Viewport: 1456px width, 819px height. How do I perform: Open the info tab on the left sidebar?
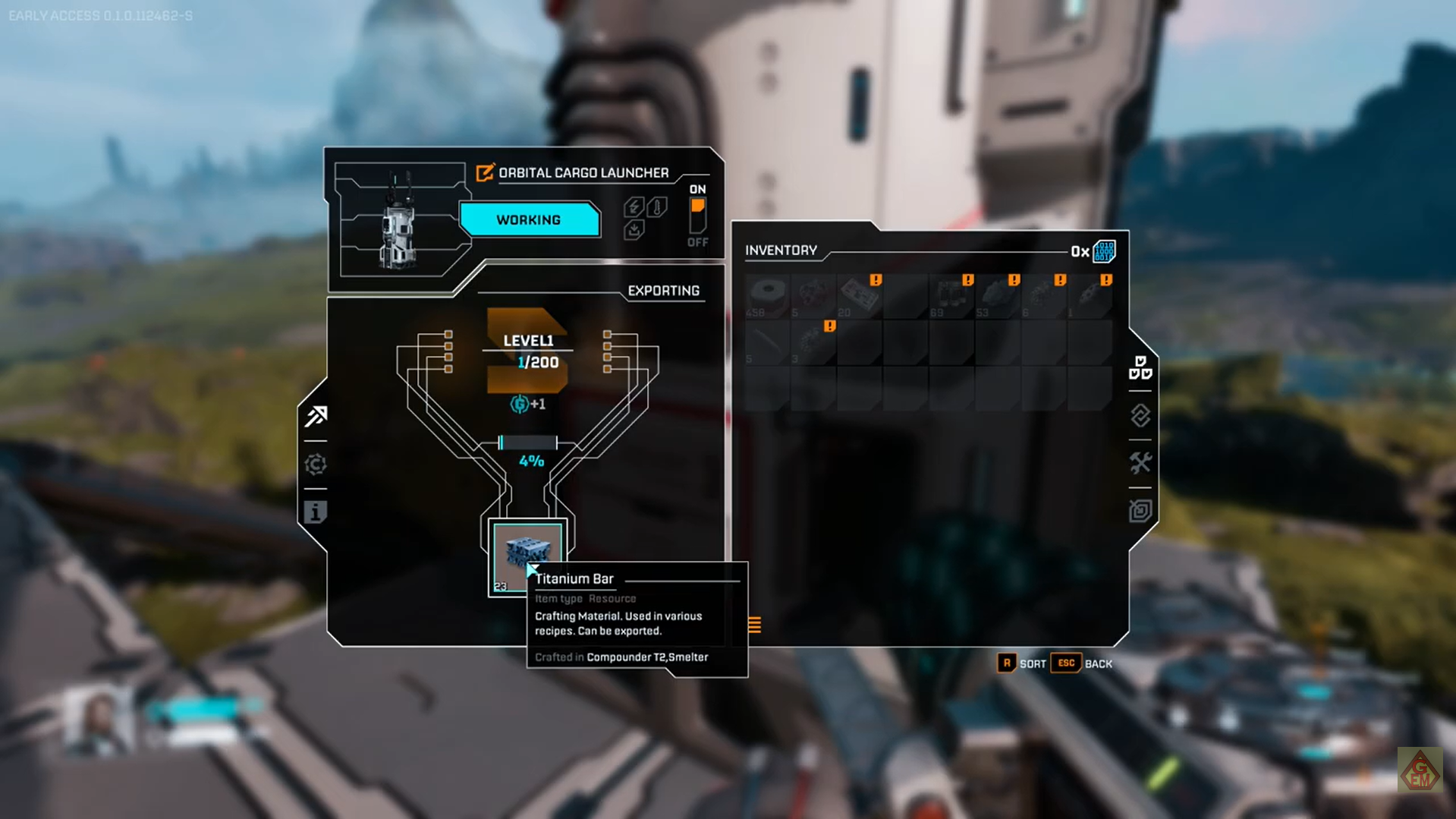(x=316, y=512)
